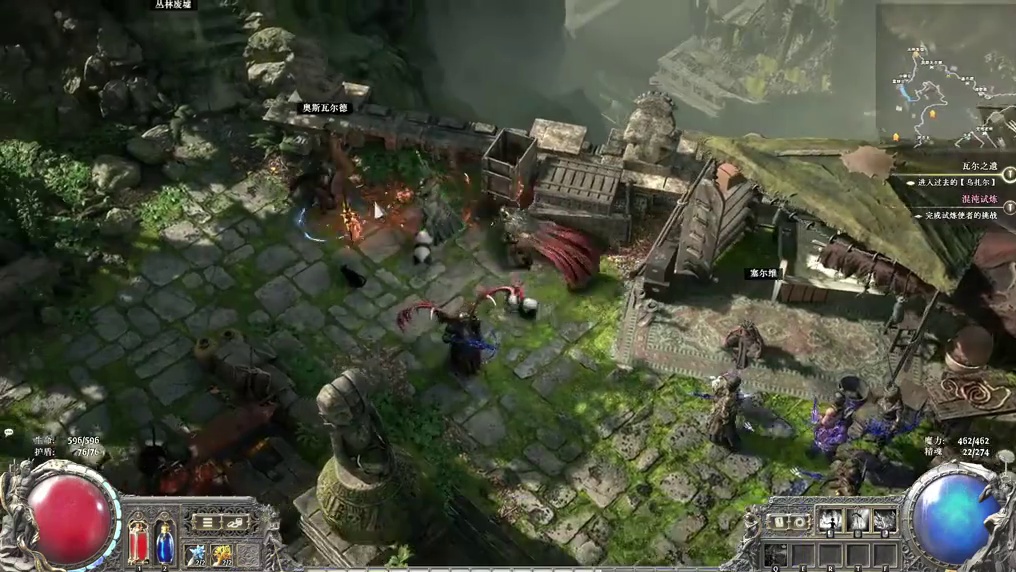Activate the third grey skill icon
The height and width of the screenshot is (572, 1016).
pos(884,520)
